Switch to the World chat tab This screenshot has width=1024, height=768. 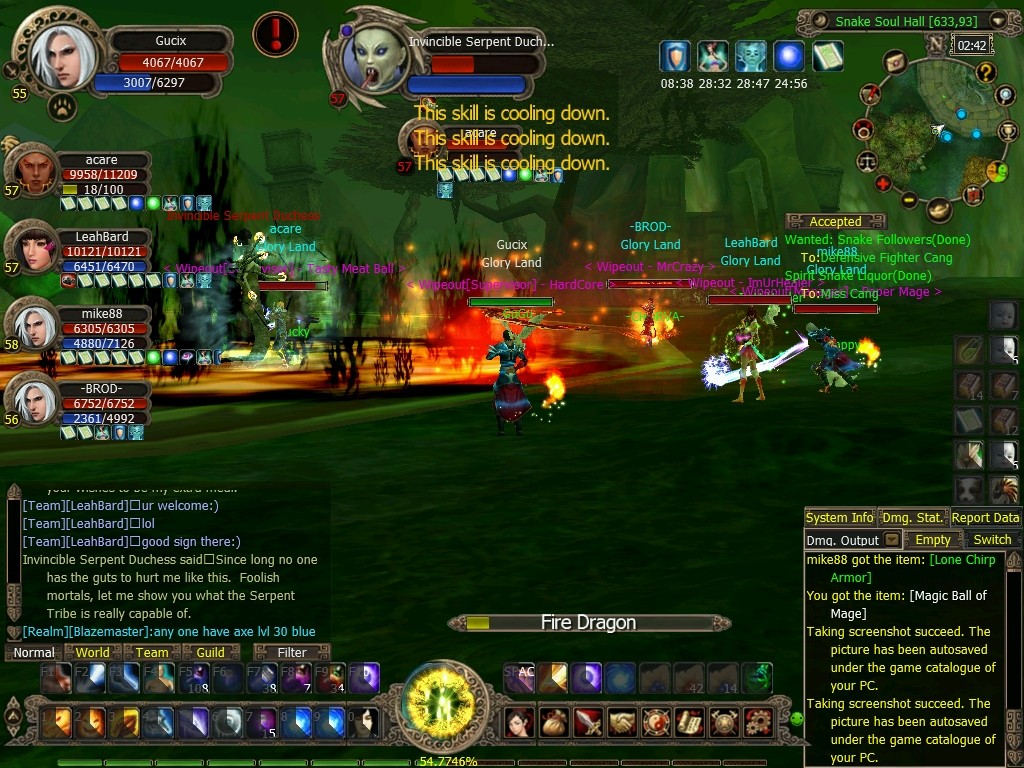(x=93, y=652)
